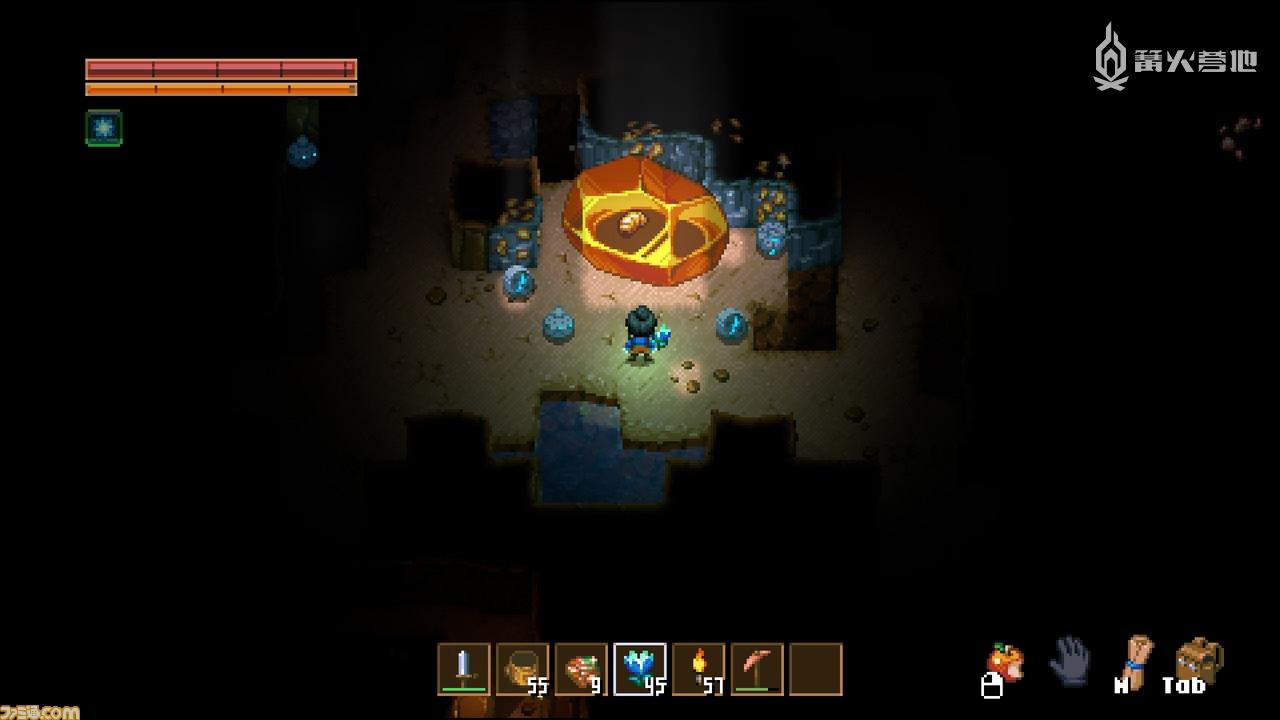
Task: Activate the gray hand interact icon
Action: [1069, 659]
